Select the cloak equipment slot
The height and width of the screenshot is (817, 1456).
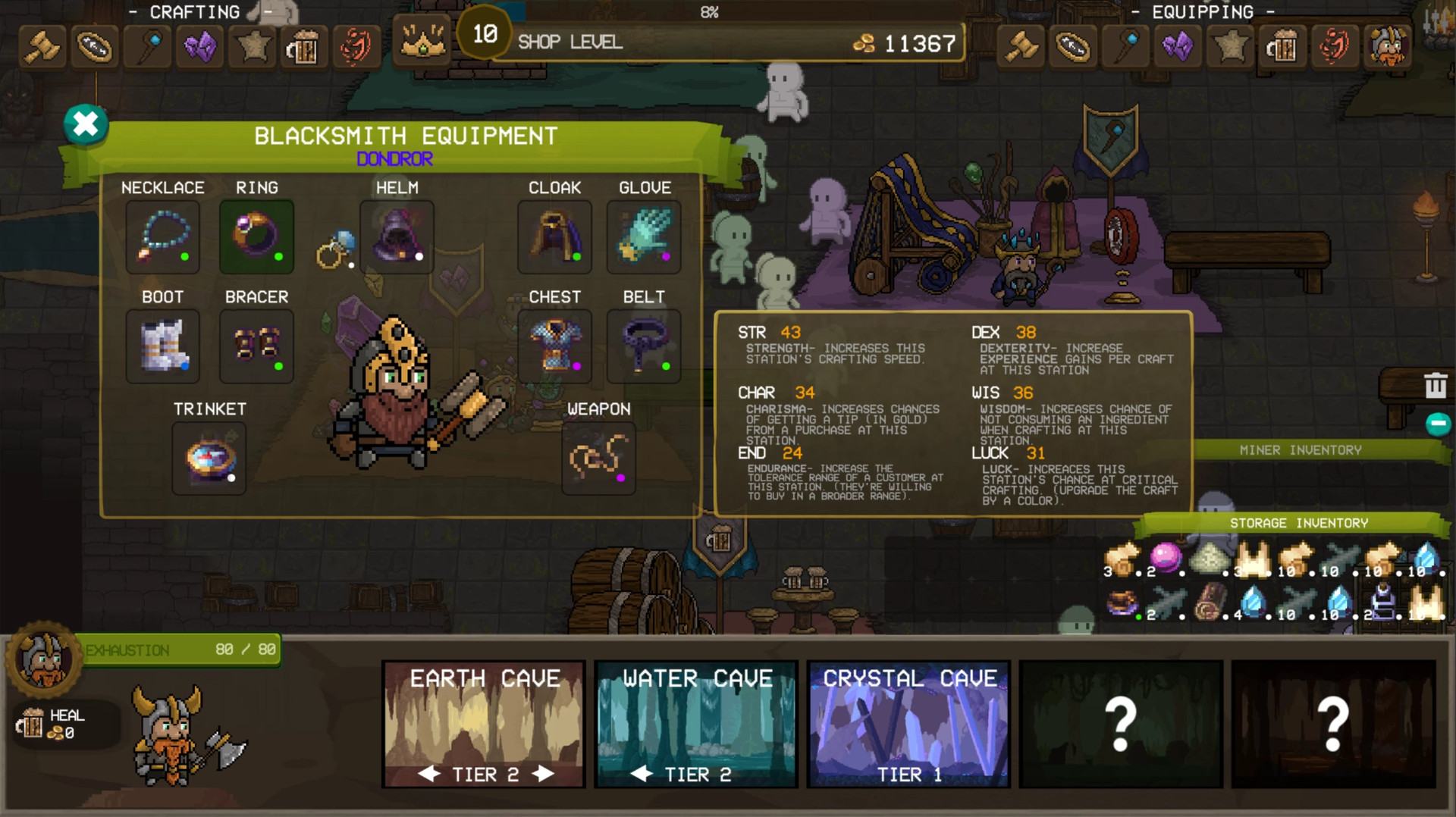pos(554,237)
